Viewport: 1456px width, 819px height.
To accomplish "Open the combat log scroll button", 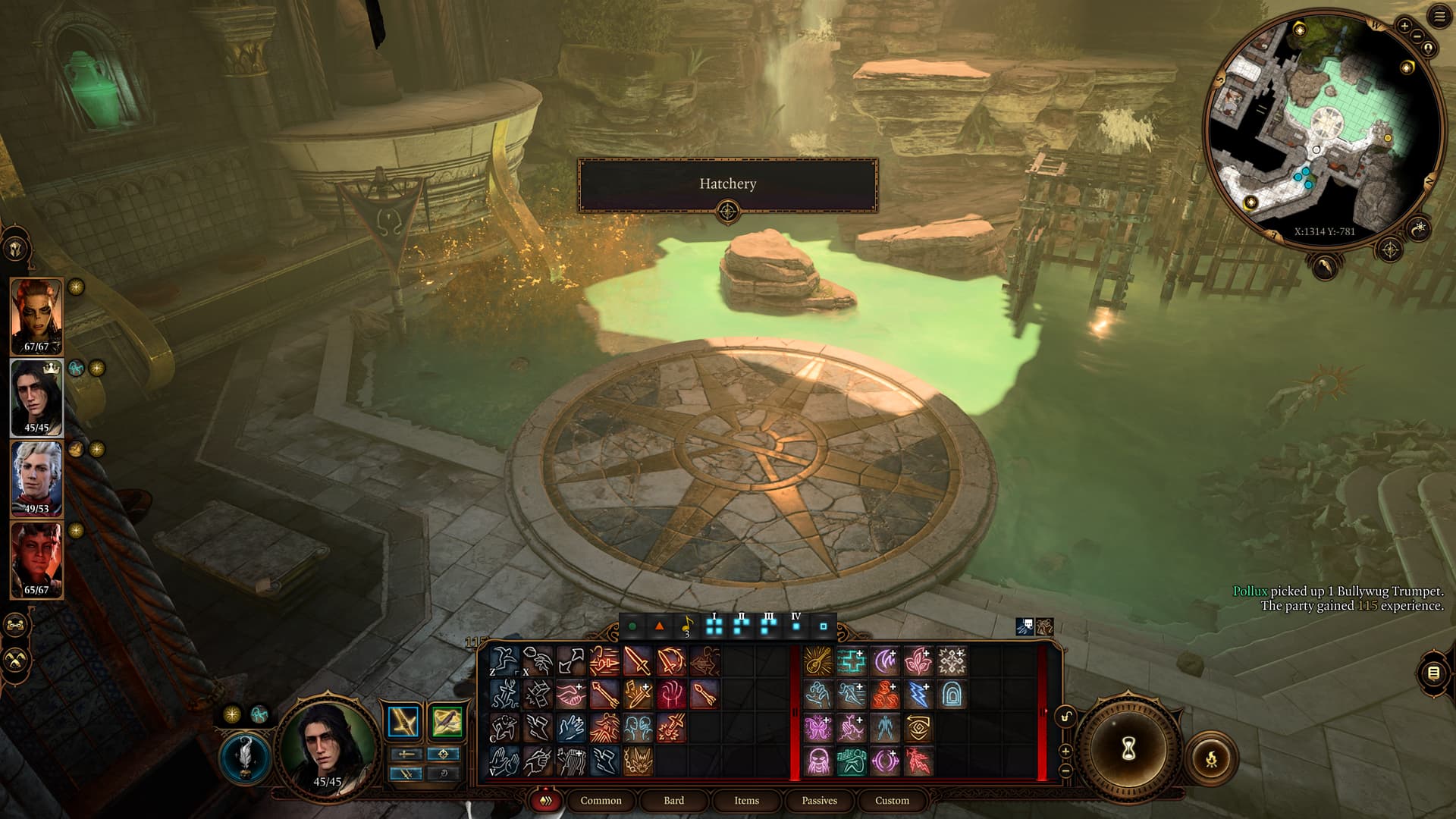I will click(1433, 673).
